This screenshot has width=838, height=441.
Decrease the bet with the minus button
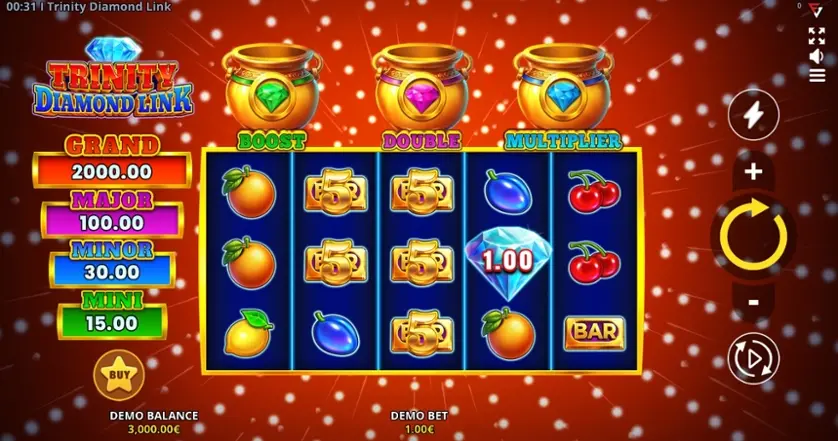click(753, 301)
